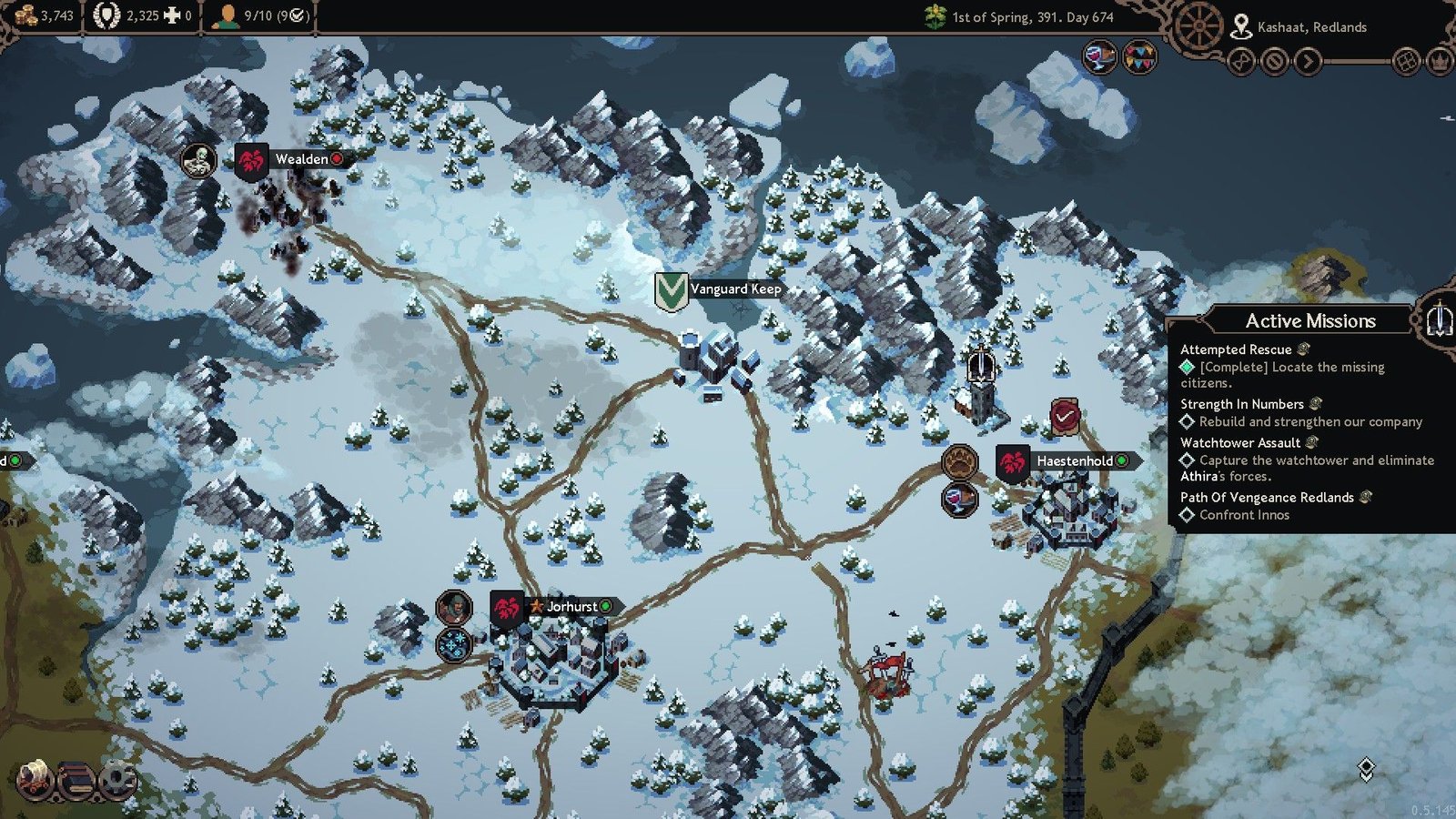The image size is (1456, 819).
Task: Select the festival bunting flags icon
Action: [x=1139, y=56]
